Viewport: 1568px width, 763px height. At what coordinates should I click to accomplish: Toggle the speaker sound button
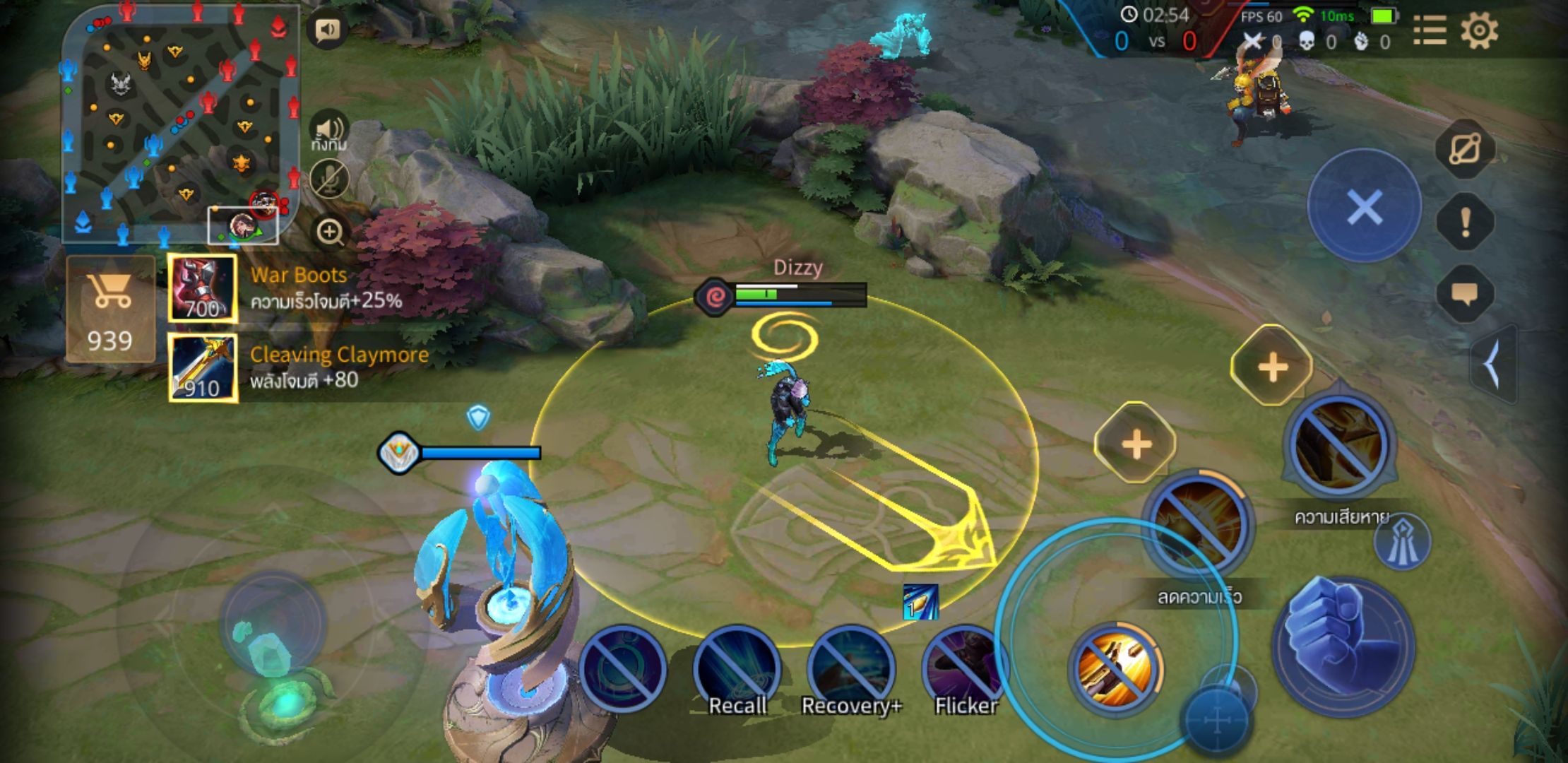point(327,30)
